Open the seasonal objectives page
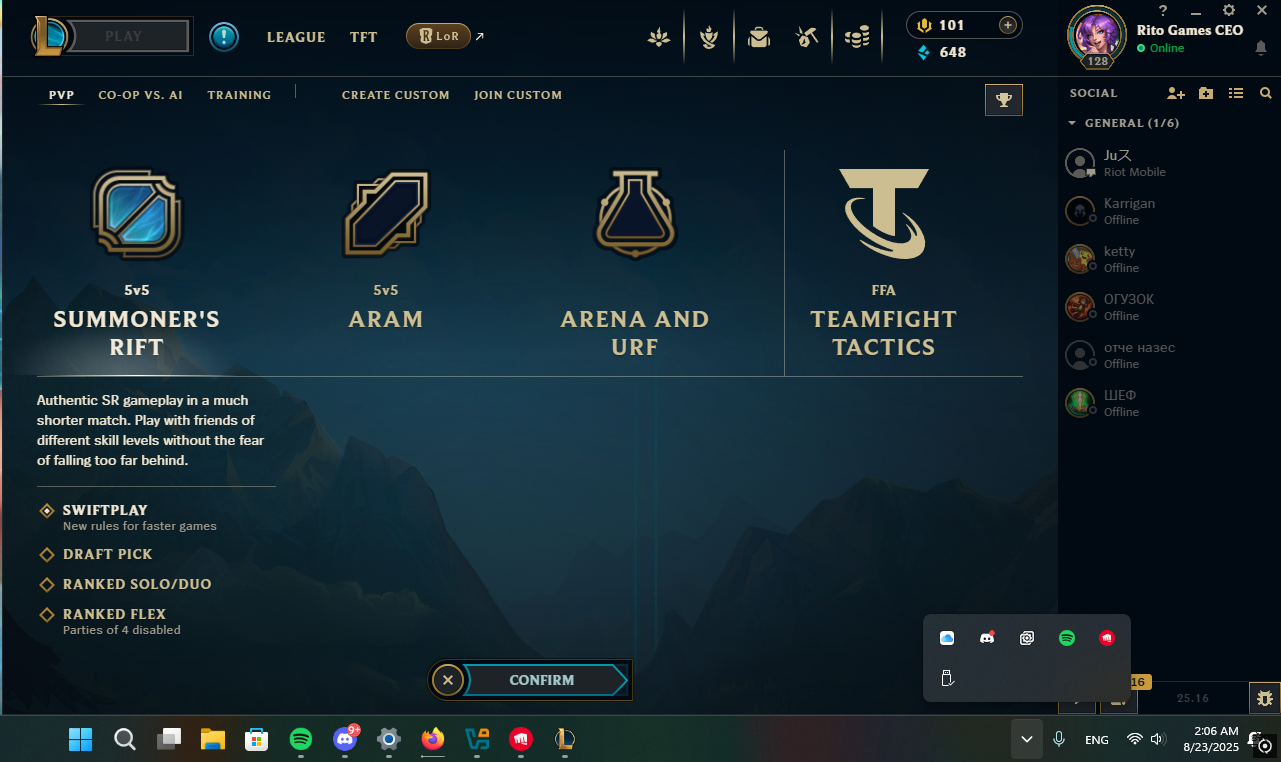Viewport: 1281px width, 762px height. [x=658, y=36]
